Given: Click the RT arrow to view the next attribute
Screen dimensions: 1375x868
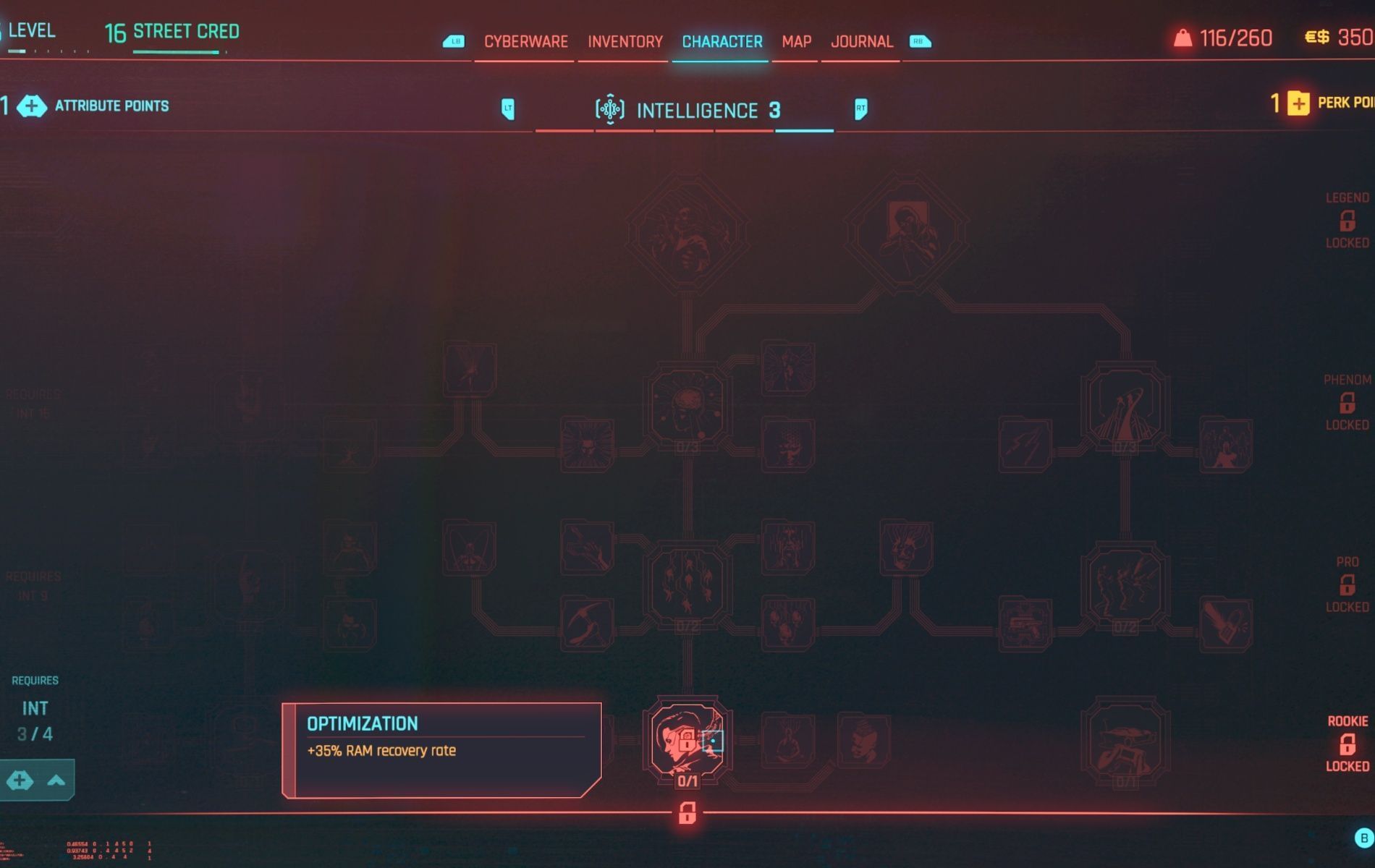Looking at the screenshot, I should click(x=860, y=110).
